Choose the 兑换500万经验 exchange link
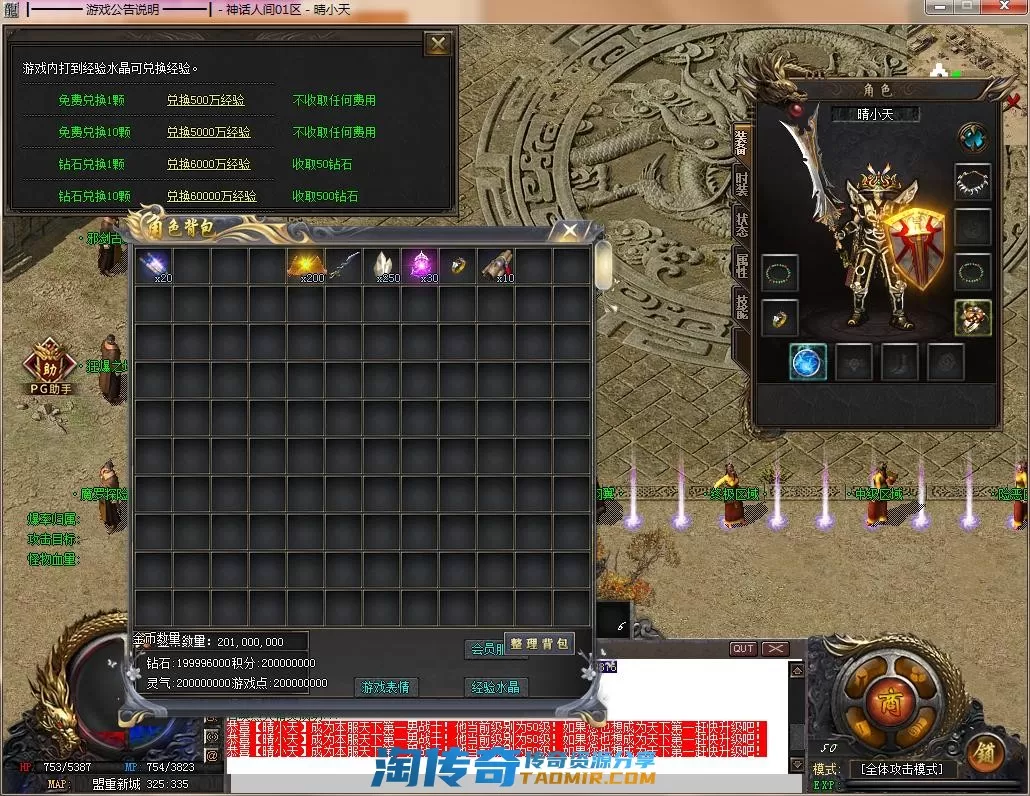Image resolution: width=1030 pixels, height=796 pixels. [205, 100]
